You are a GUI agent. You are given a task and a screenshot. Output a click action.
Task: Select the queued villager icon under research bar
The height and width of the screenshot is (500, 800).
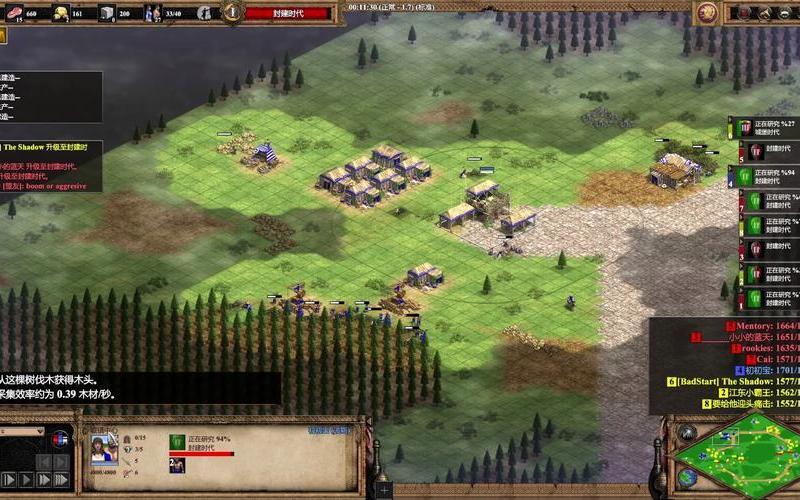pyautogui.click(x=177, y=465)
